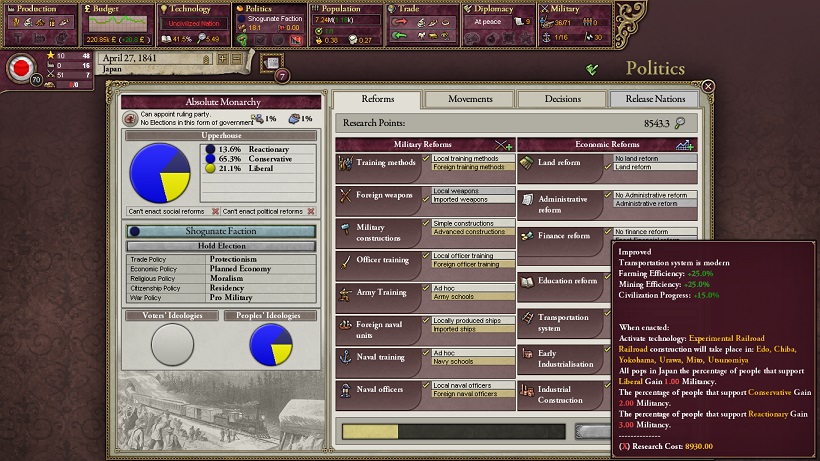The height and width of the screenshot is (461, 820).
Task: Select the Advanced constructions reform
Action: [473, 232]
